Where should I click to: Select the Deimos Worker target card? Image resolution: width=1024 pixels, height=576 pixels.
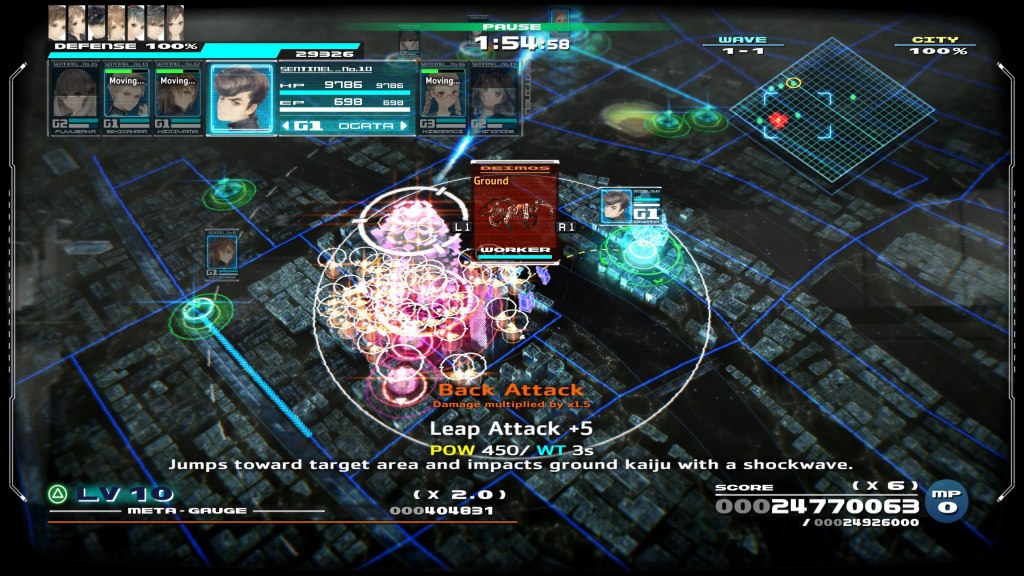coord(514,212)
